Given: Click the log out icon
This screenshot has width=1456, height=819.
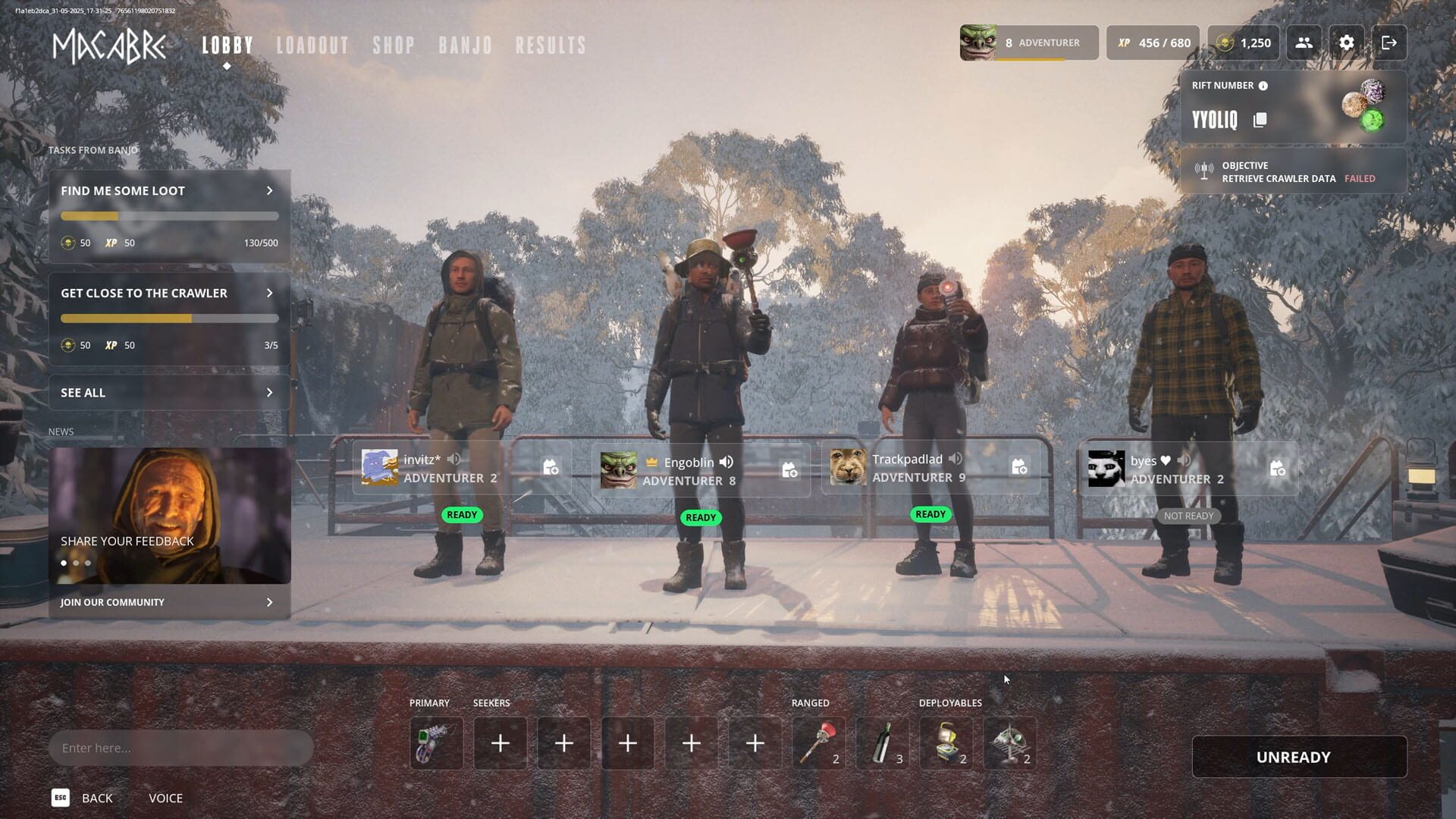Looking at the screenshot, I should coord(1391,43).
